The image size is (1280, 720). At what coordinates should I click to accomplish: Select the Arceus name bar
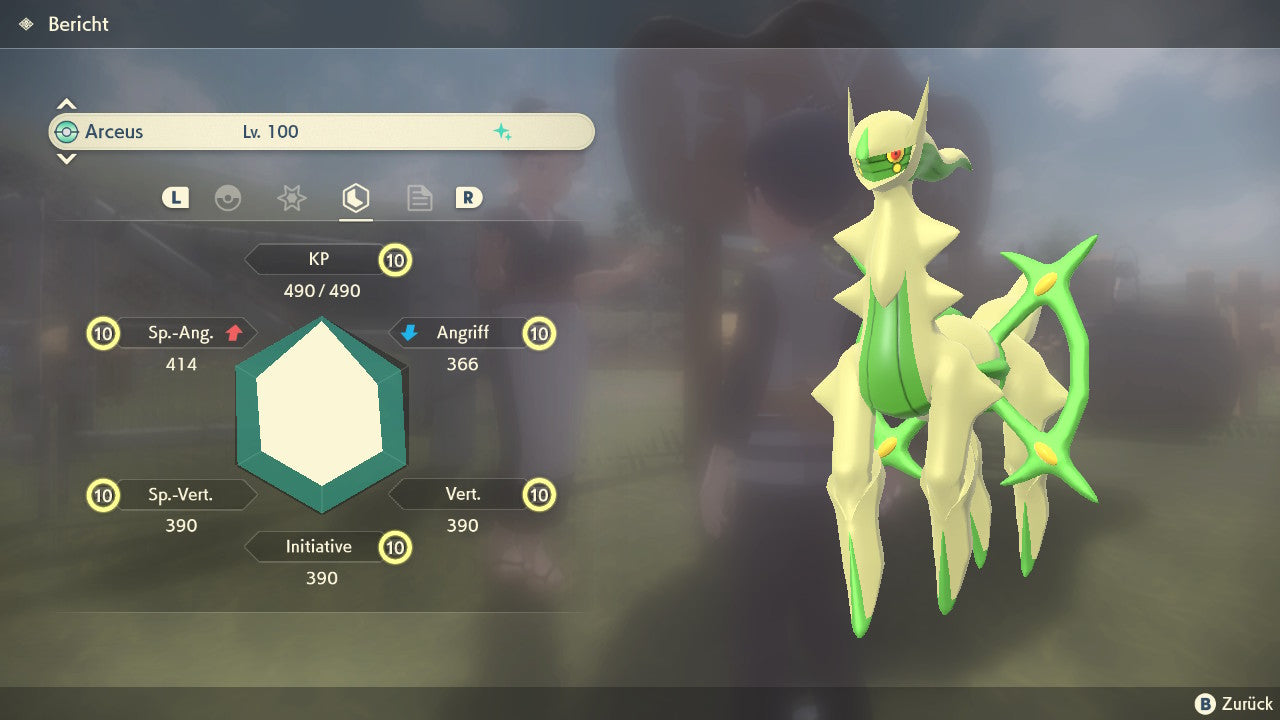[x=320, y=132]
